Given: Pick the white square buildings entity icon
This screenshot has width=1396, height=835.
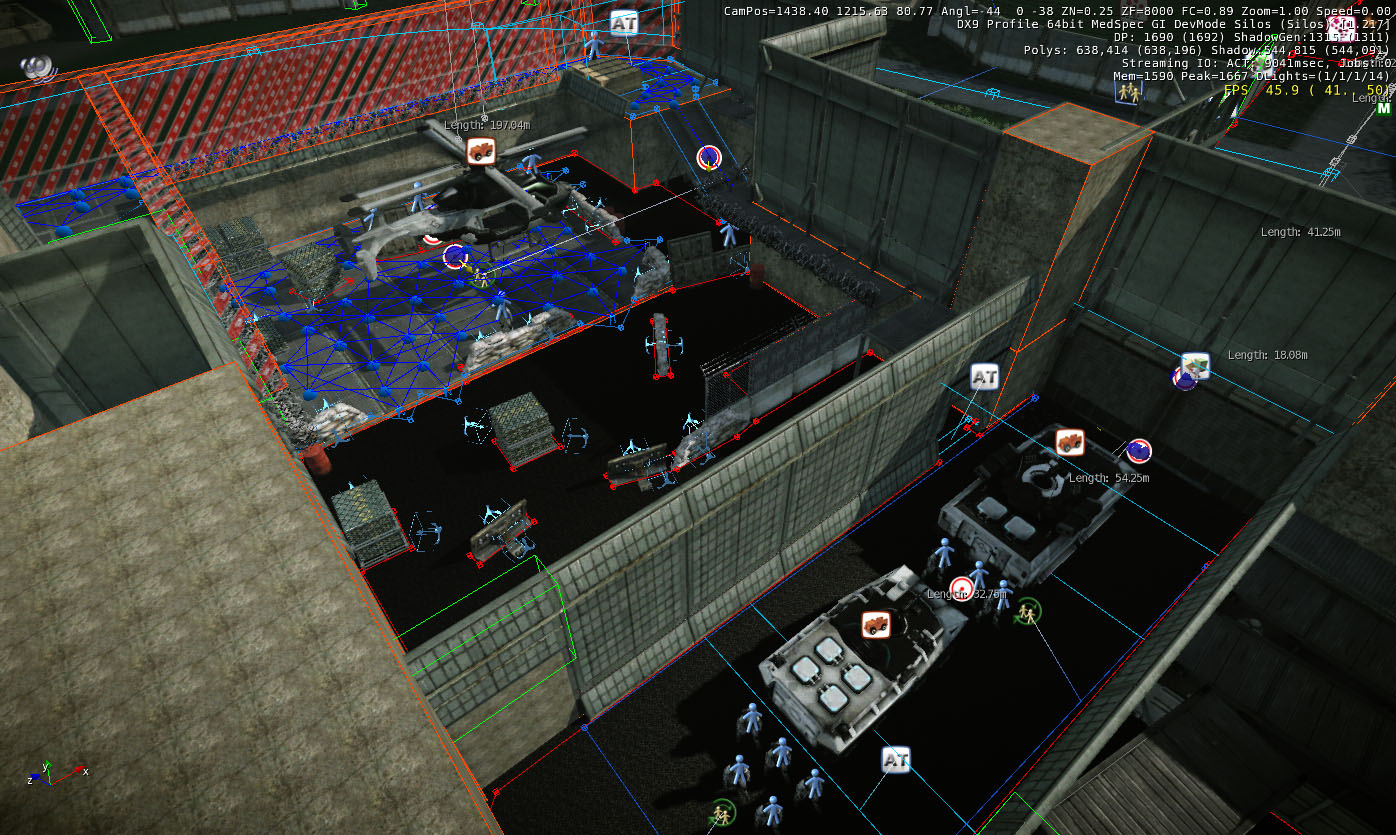Looking at the screenshot, I should [1195, 365].
